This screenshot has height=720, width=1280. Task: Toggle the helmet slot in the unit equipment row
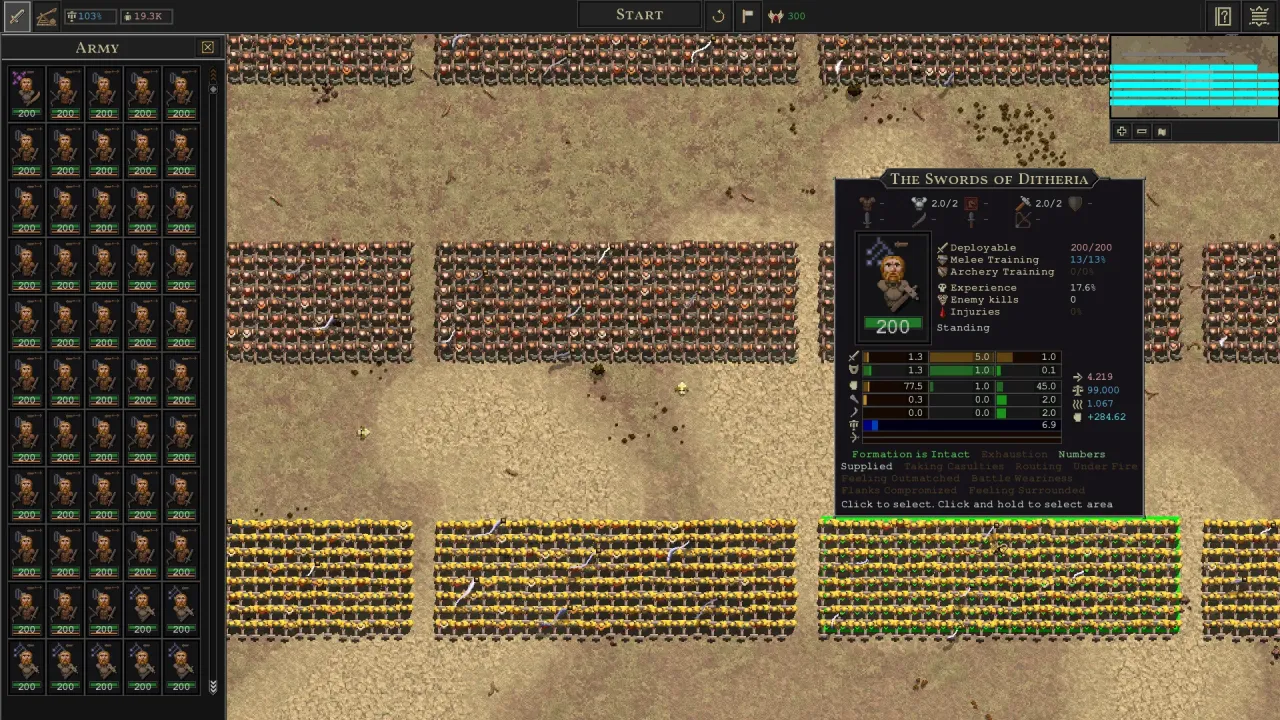pyautogui.click(x=919, y=203)
